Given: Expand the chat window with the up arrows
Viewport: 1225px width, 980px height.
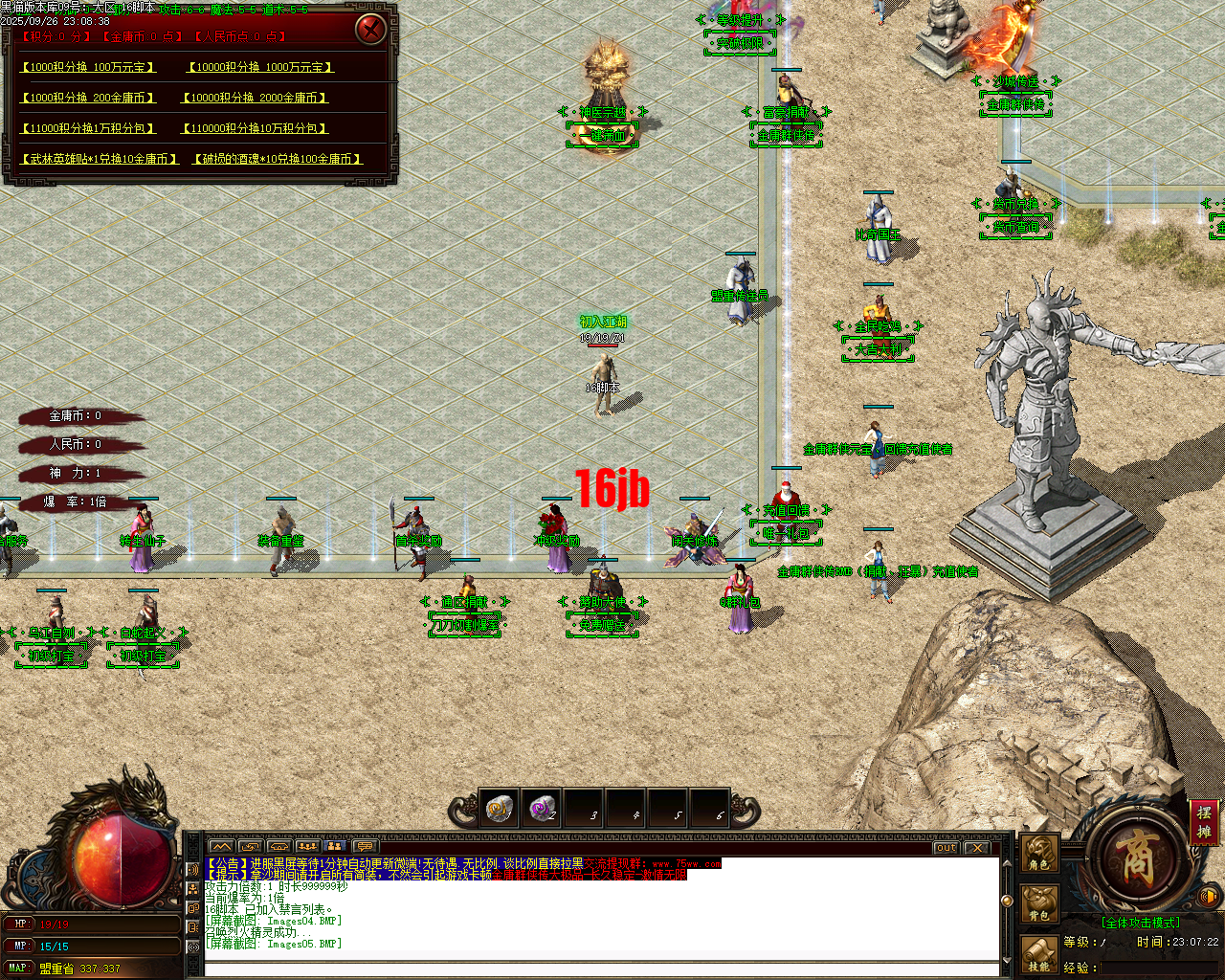Looking at the screenshot, I should (x=221, y=846).
